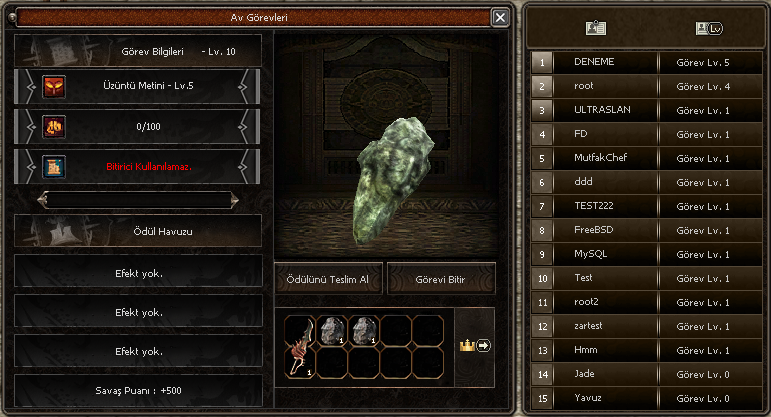Claim reward with Ödülünü Teslim Al

(x=328, y=279)
